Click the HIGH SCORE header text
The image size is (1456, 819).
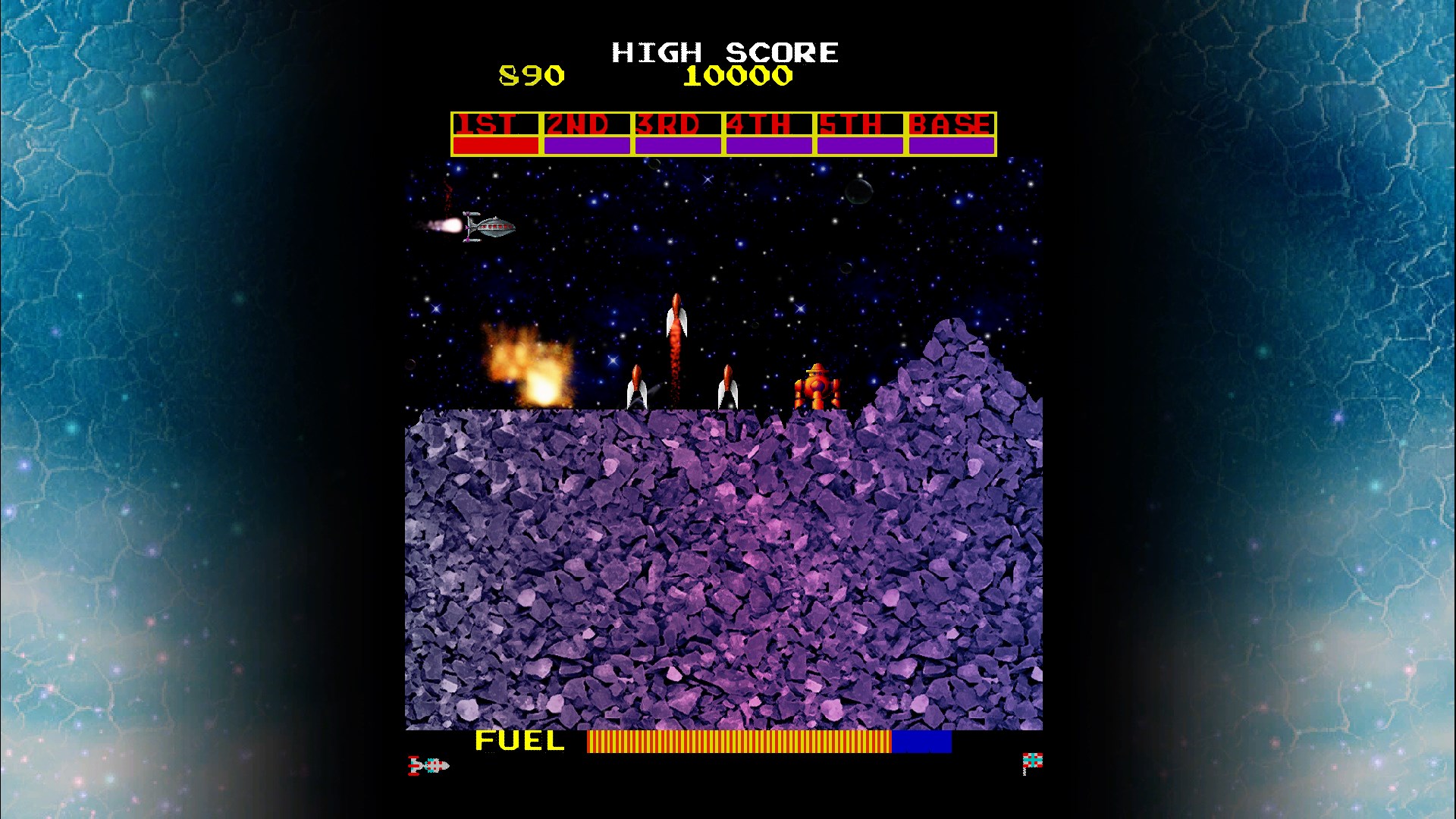724,52
